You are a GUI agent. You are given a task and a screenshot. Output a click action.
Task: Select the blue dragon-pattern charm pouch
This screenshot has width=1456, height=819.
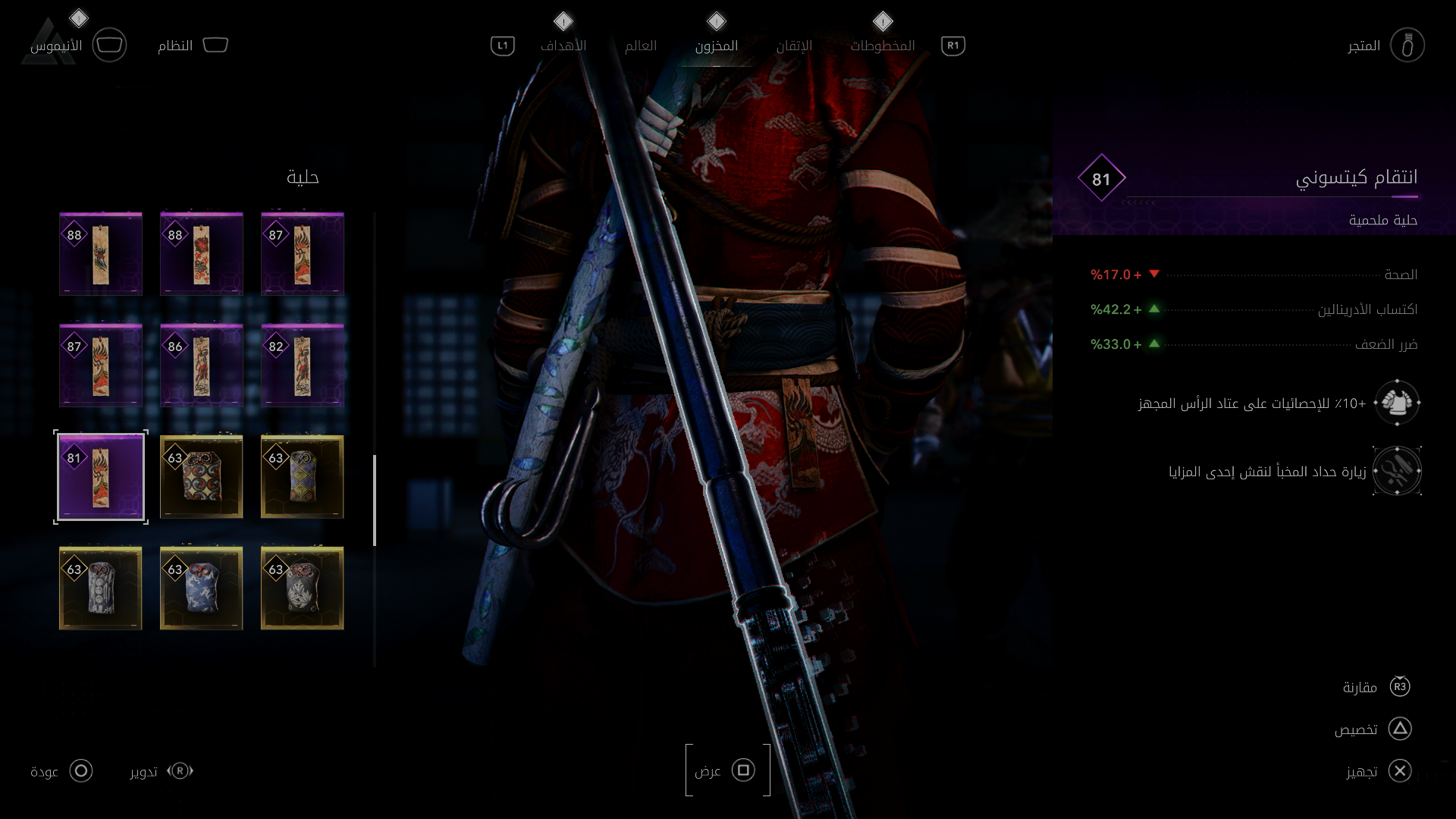point(201,588)
